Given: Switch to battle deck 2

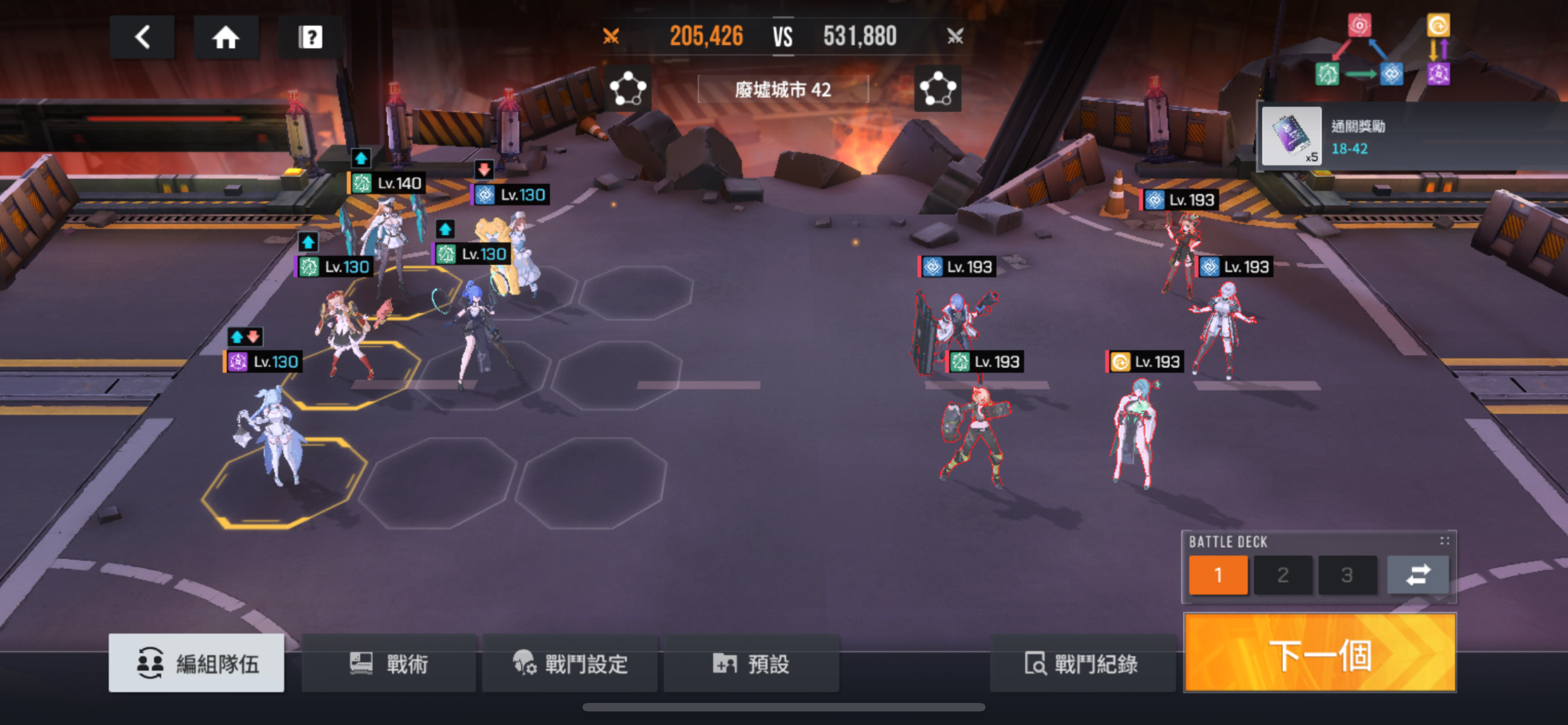Looking at the screenshot, I should (1283, 575).
